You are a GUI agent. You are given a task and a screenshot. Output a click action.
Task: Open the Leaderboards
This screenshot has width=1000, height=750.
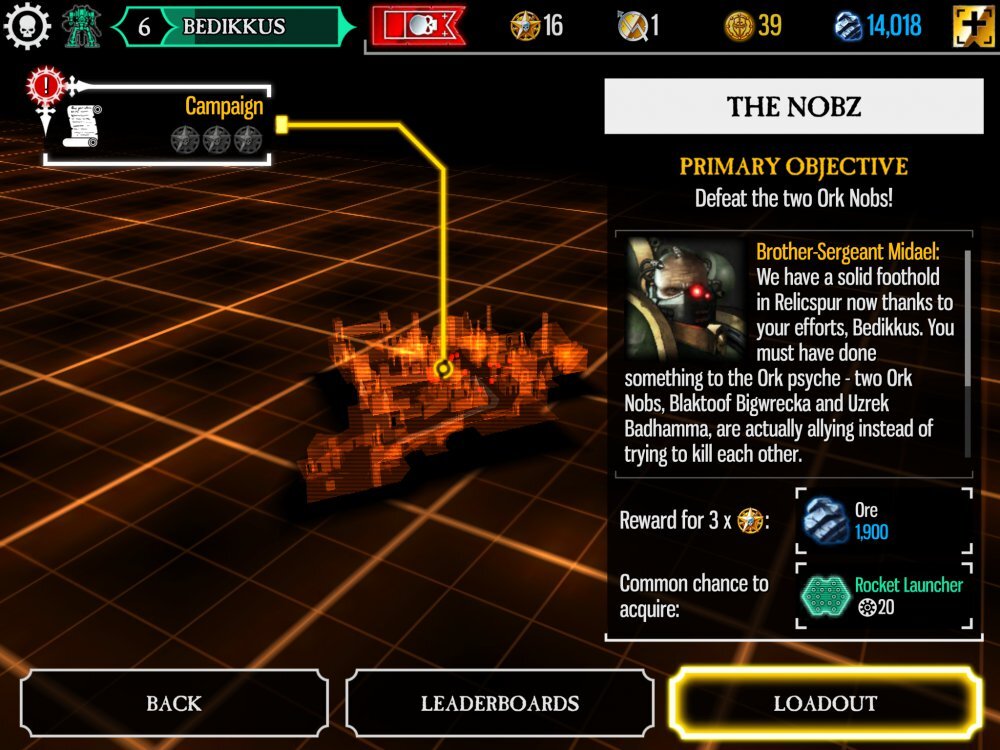tap(499, 703)
